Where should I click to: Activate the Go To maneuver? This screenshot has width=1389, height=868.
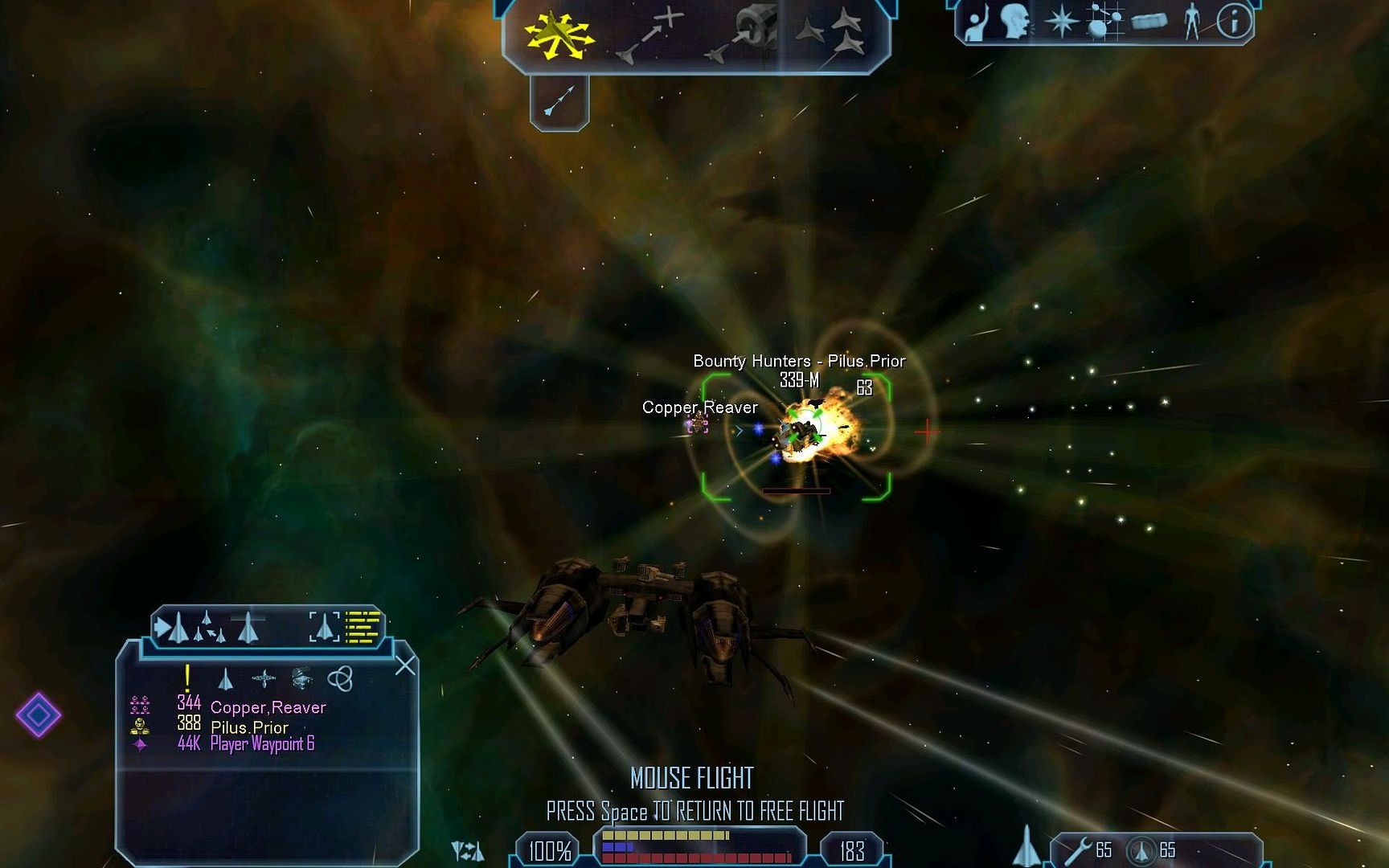pos(649,35)
